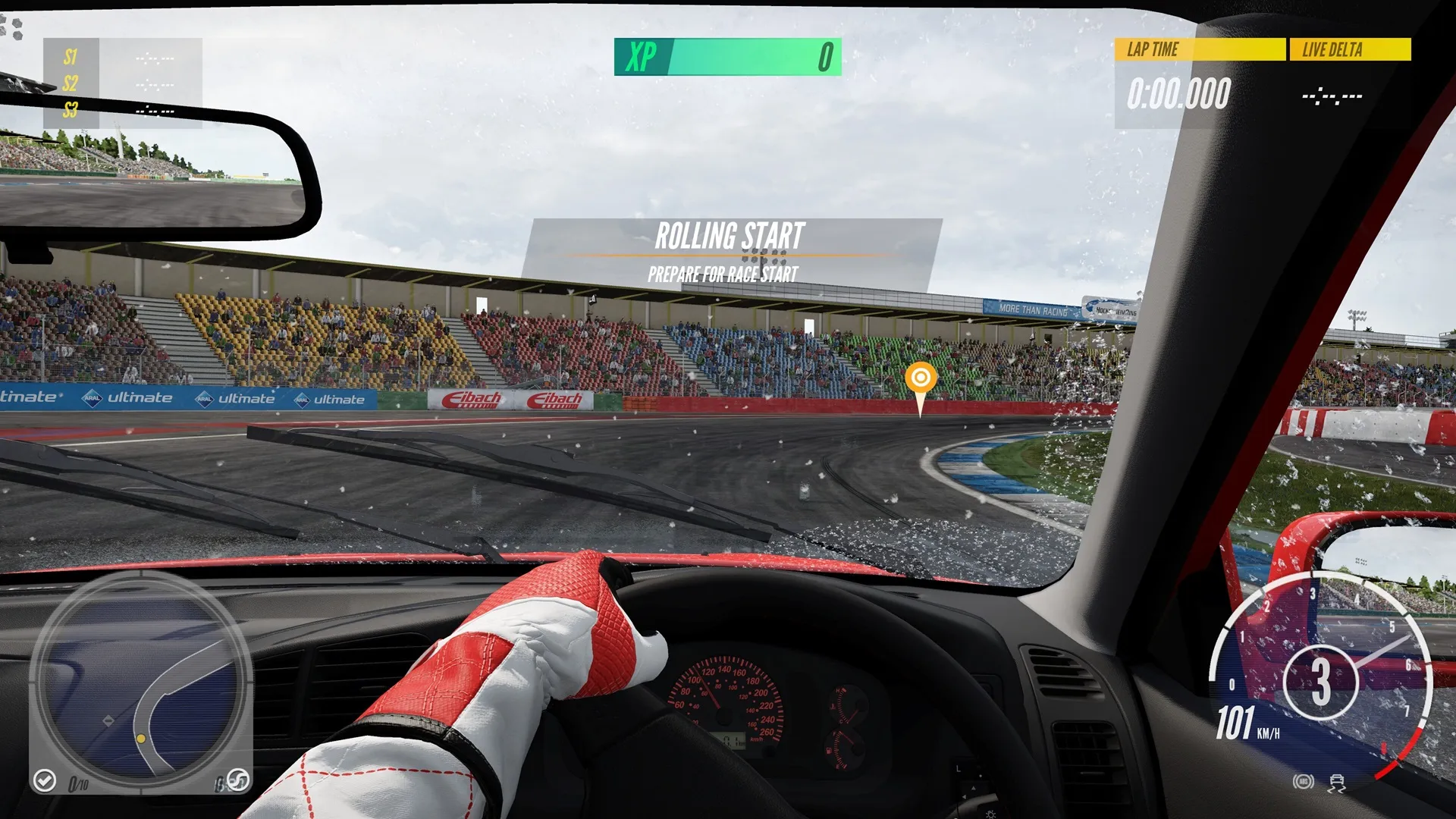
Task: Open the sector times panel
Action: point(123,83)
